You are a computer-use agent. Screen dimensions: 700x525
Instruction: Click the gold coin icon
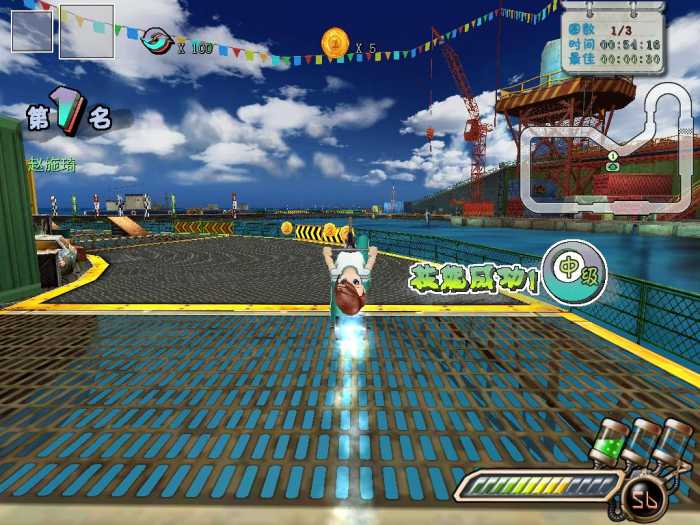click(x=334, y=43)
